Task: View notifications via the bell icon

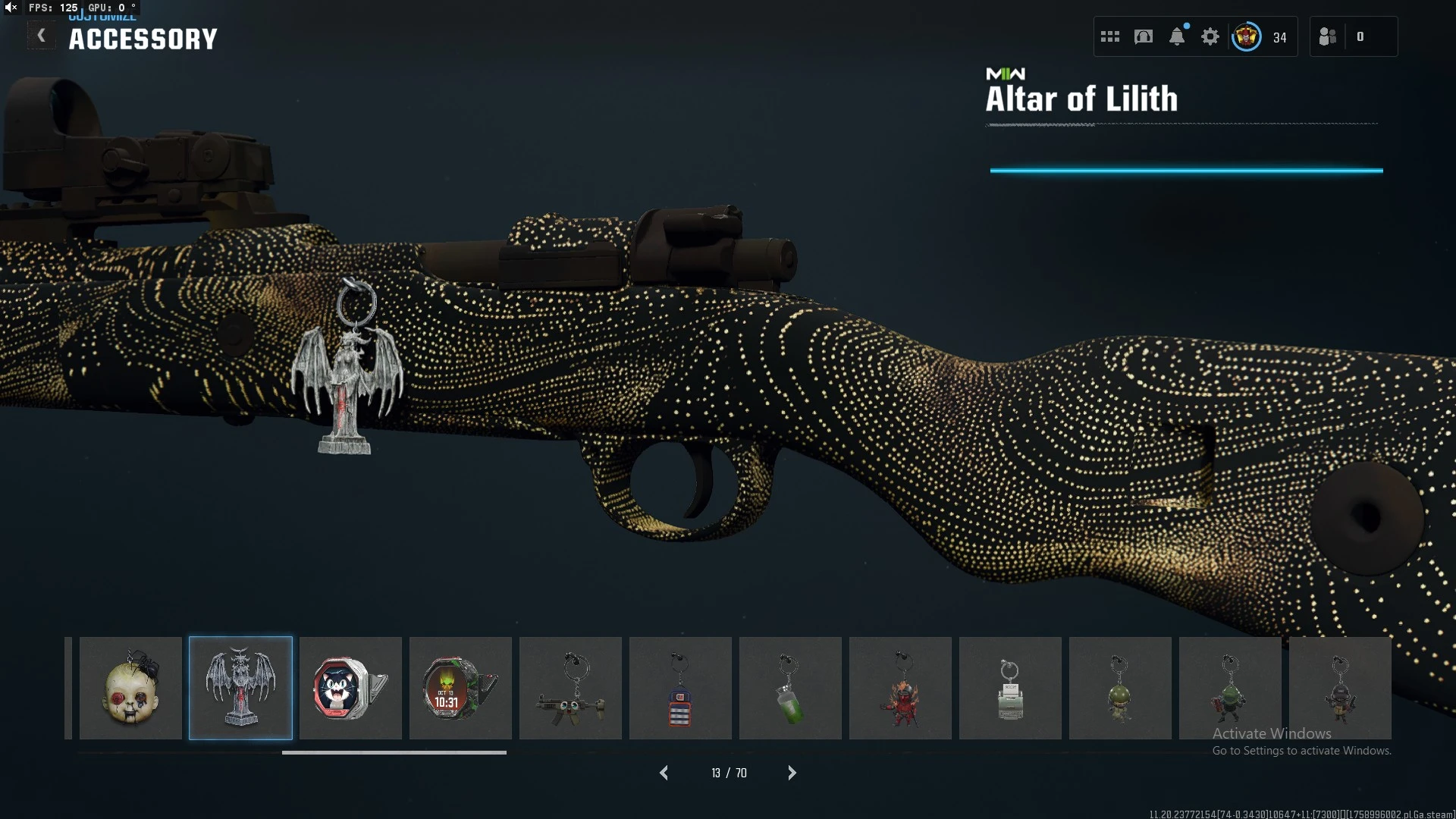Action: pos(1177,36)
